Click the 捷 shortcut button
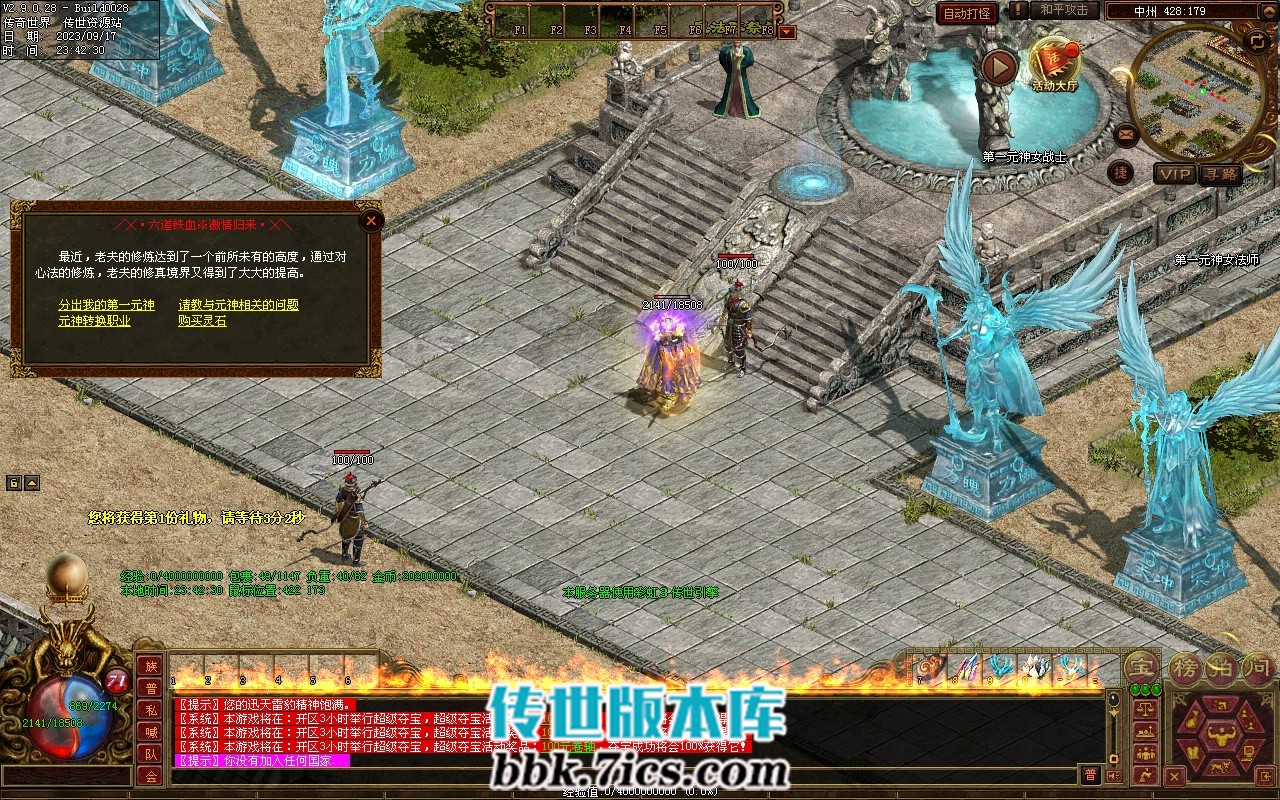 [x=1121, y=173]
